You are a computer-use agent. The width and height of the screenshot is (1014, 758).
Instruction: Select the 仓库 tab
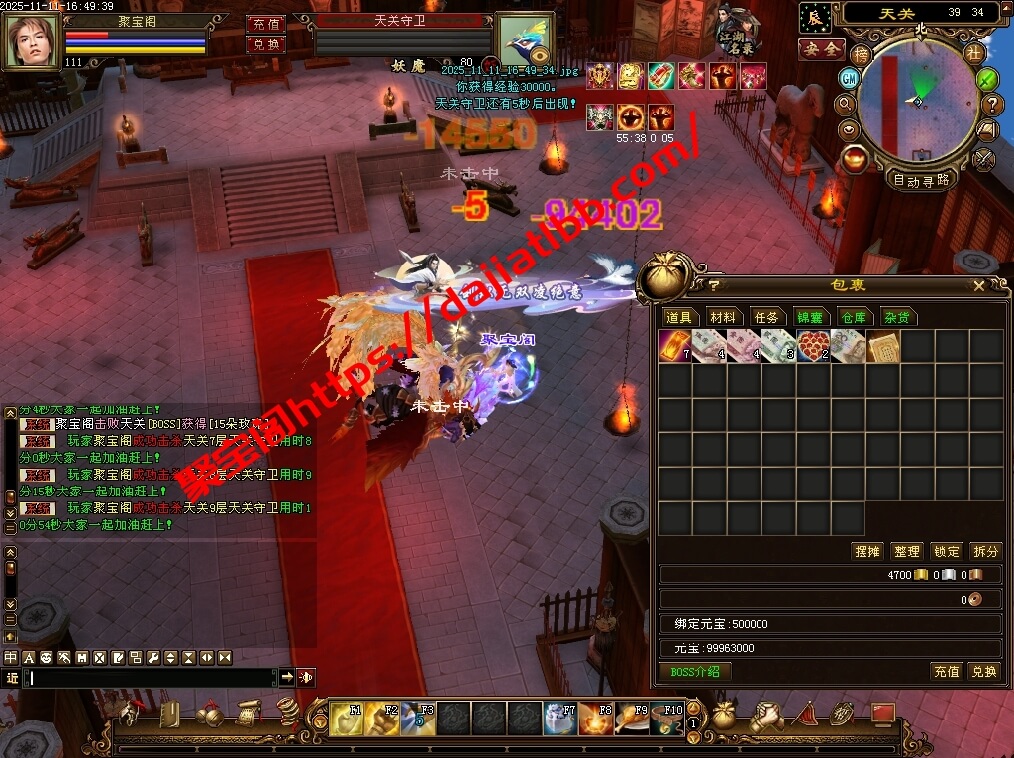(x=853, y=317)
